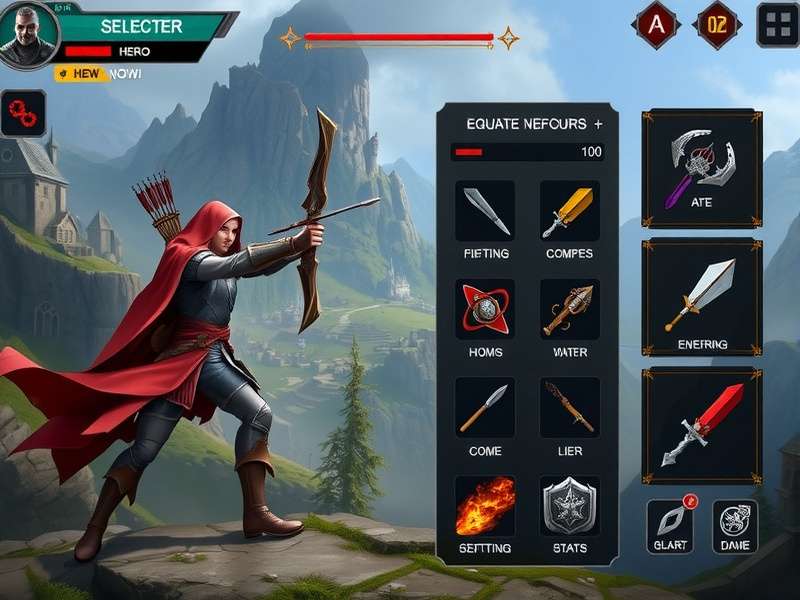Open the Stats shield icon

pos(569,506)
